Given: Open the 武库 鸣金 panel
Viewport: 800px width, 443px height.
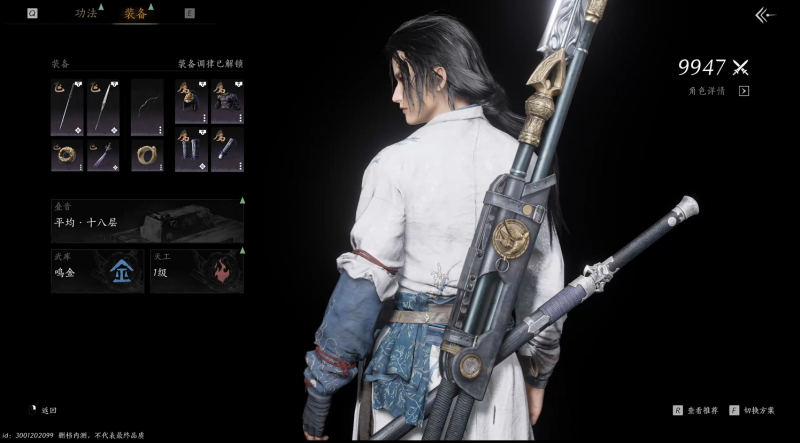Looking at the screenshot, I should (98, 271).
